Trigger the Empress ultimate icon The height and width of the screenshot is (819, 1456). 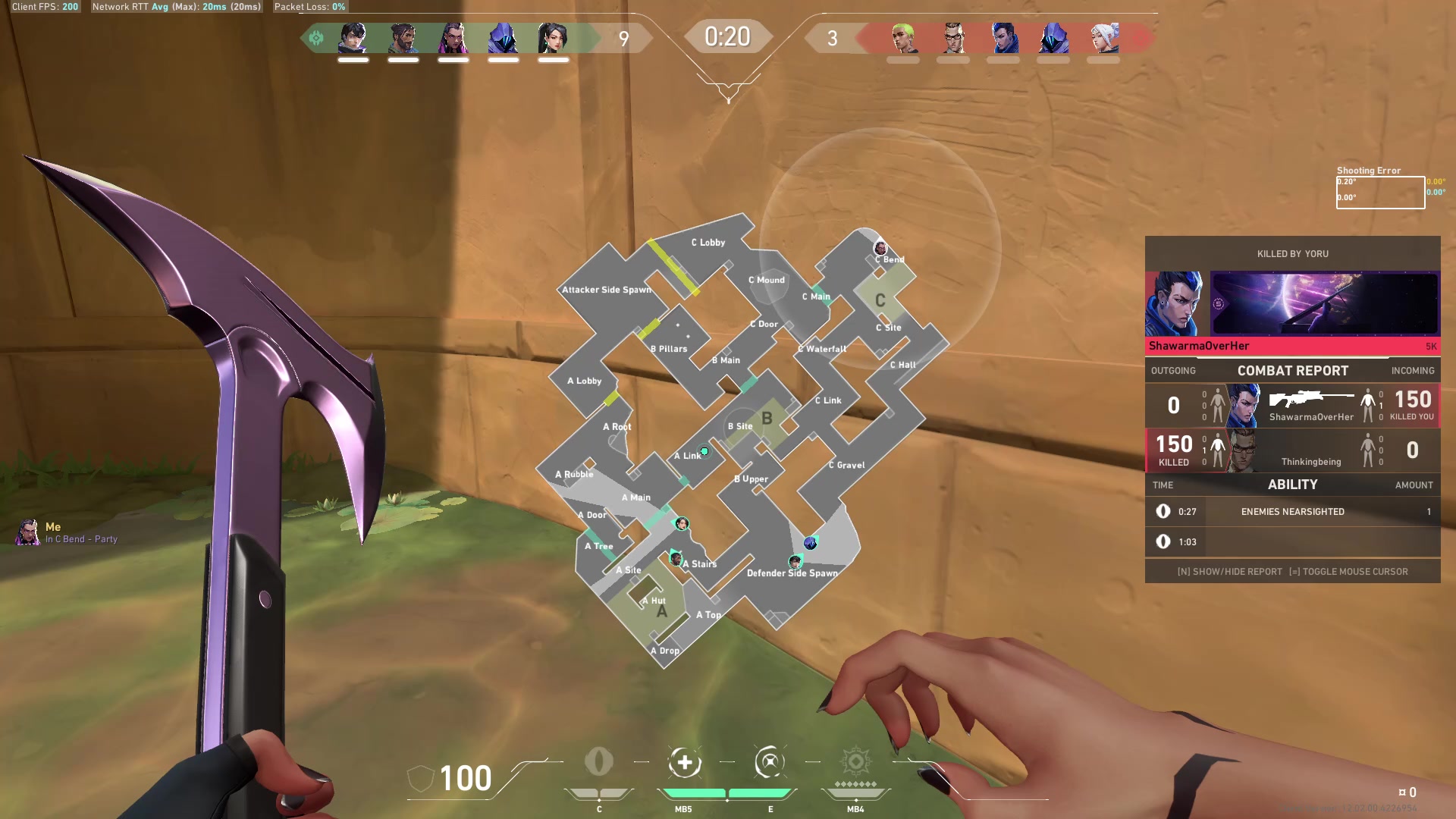click(855, 762)
